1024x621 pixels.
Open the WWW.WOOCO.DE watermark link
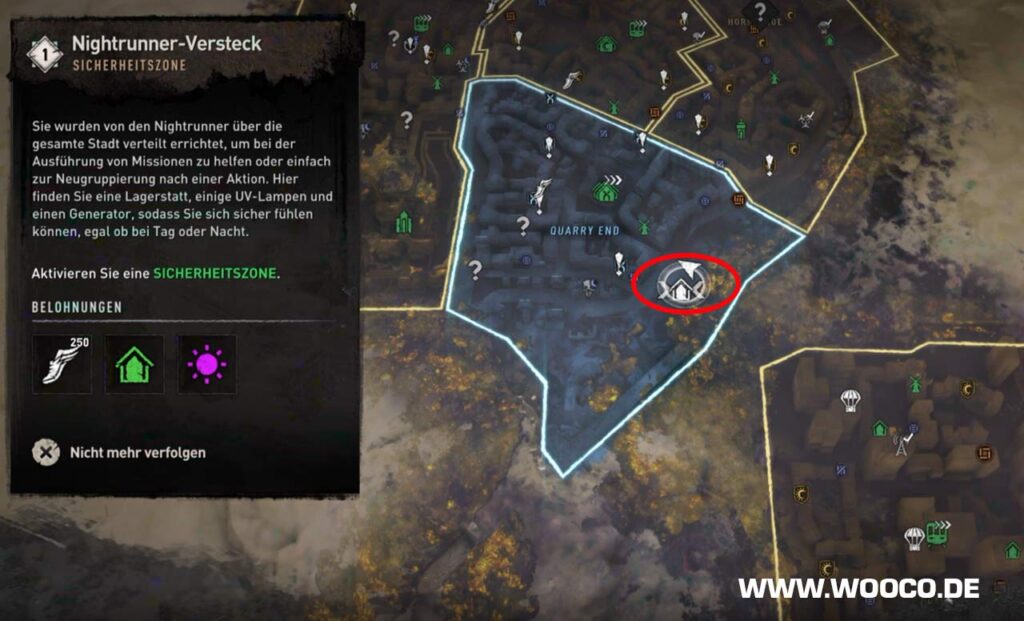(x=859, y=588)
